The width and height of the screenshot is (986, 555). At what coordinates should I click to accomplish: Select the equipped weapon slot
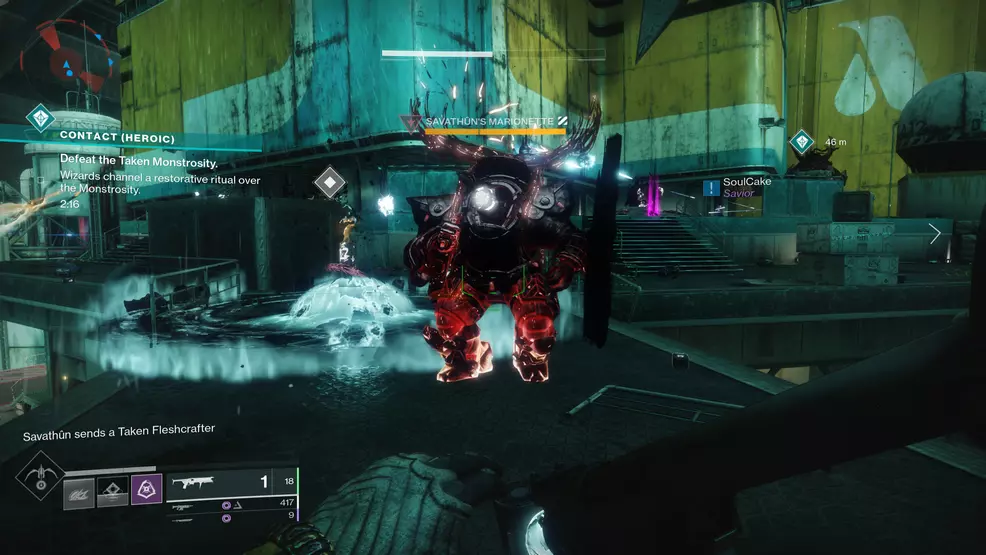(x=230, y=483)
